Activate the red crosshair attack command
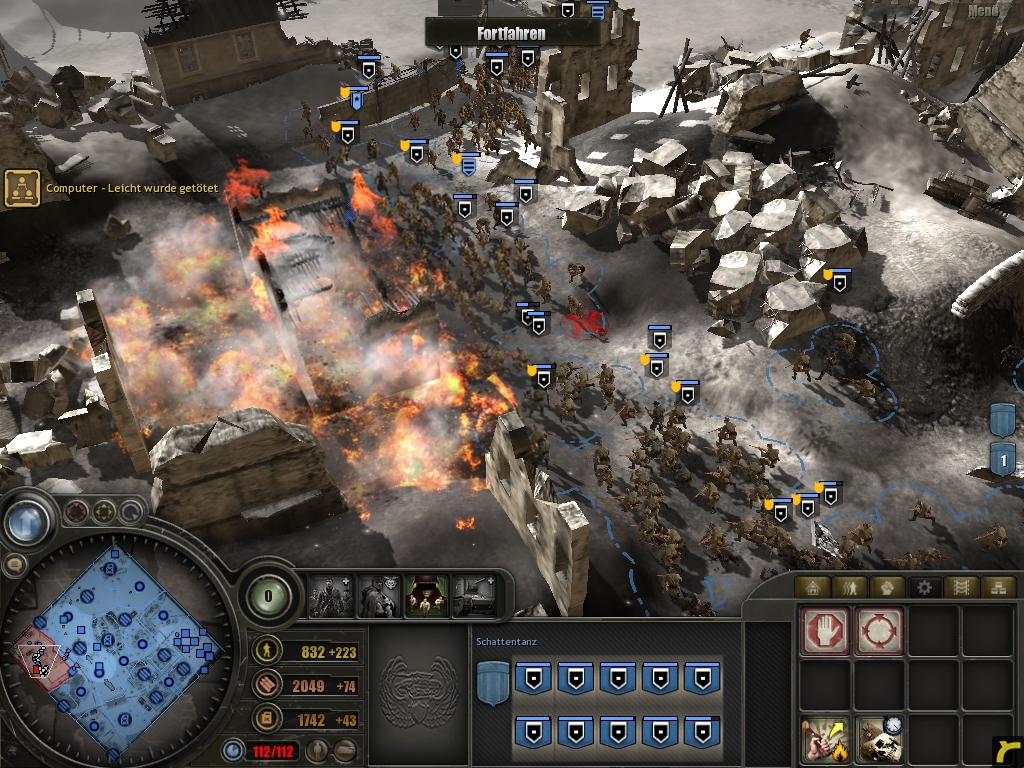The image size is (1024, 768). pos(880,631)
